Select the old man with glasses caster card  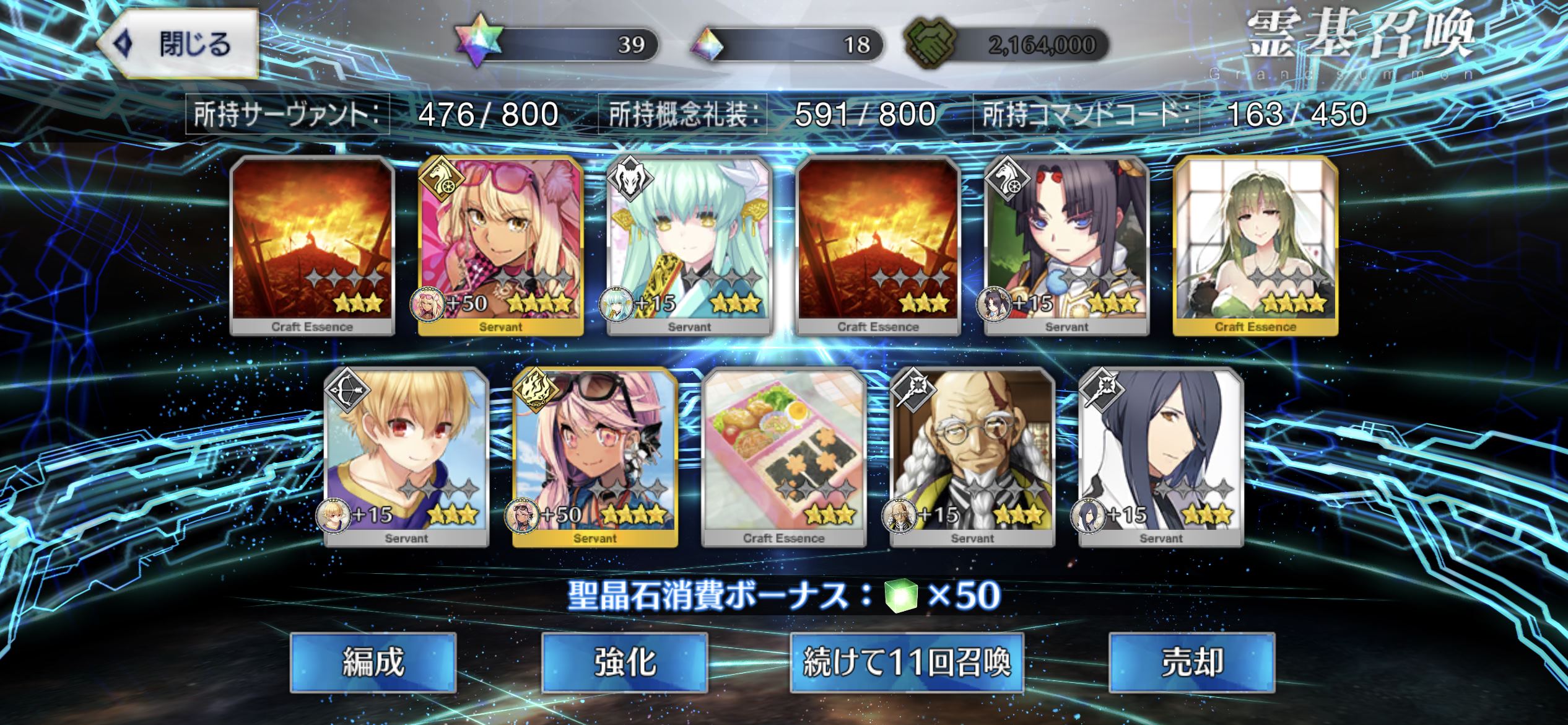click(x=972, y=457)
